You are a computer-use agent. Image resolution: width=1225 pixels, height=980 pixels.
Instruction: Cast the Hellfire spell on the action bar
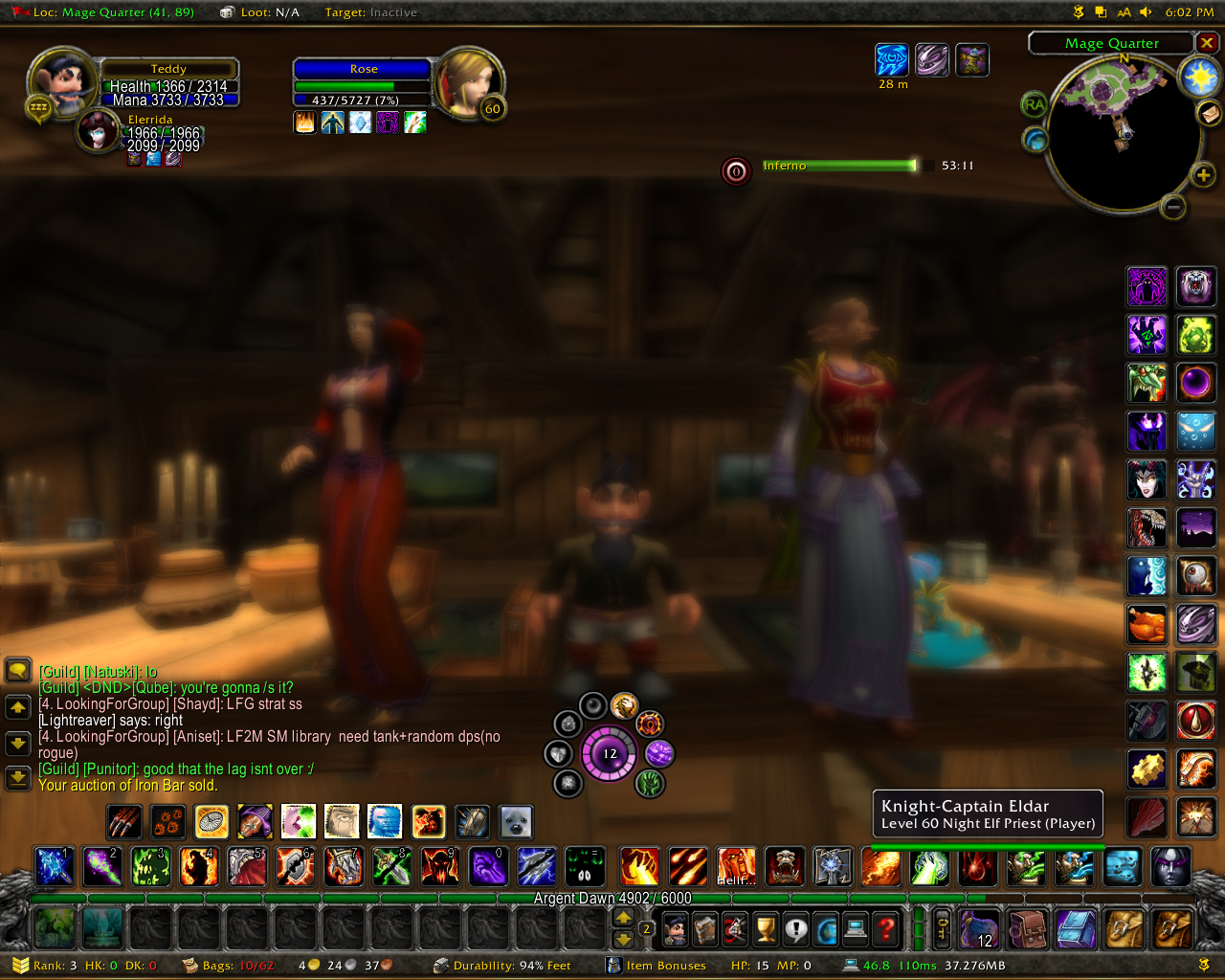[736, 866]
